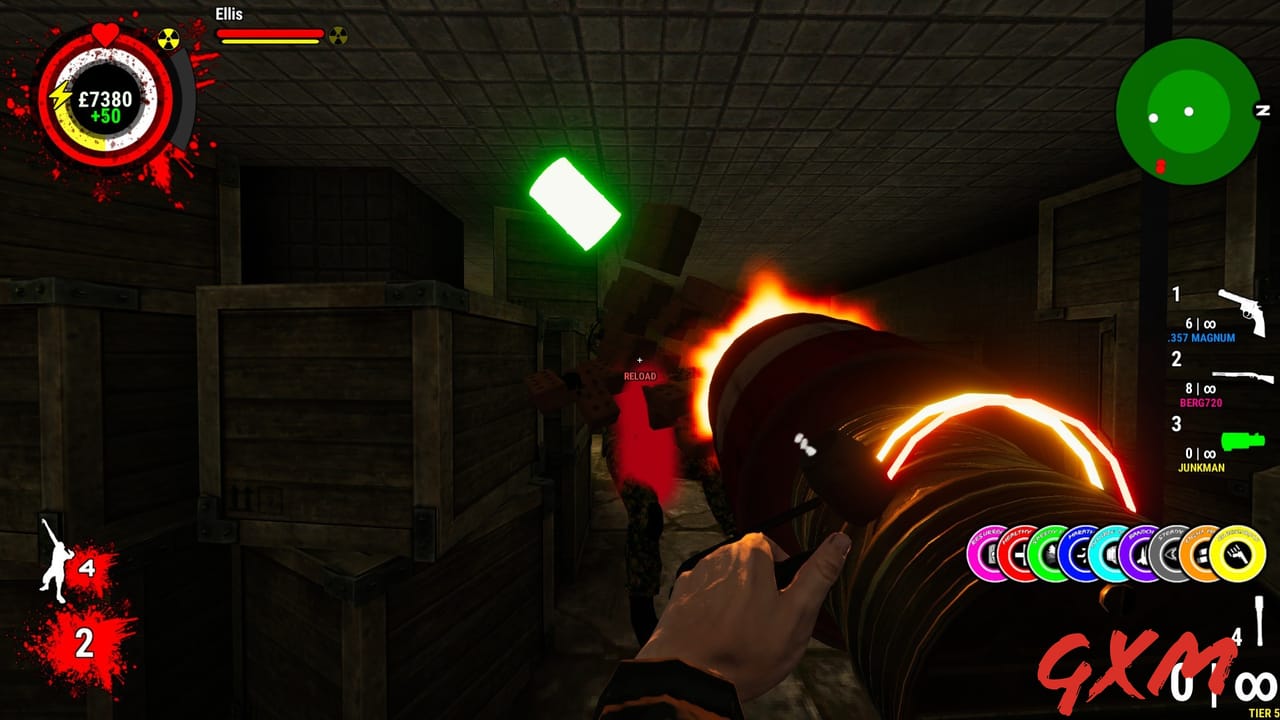The image size is (1280, 720).
Task: Select the yellow fist perk icon
Action: [1237, 553]
